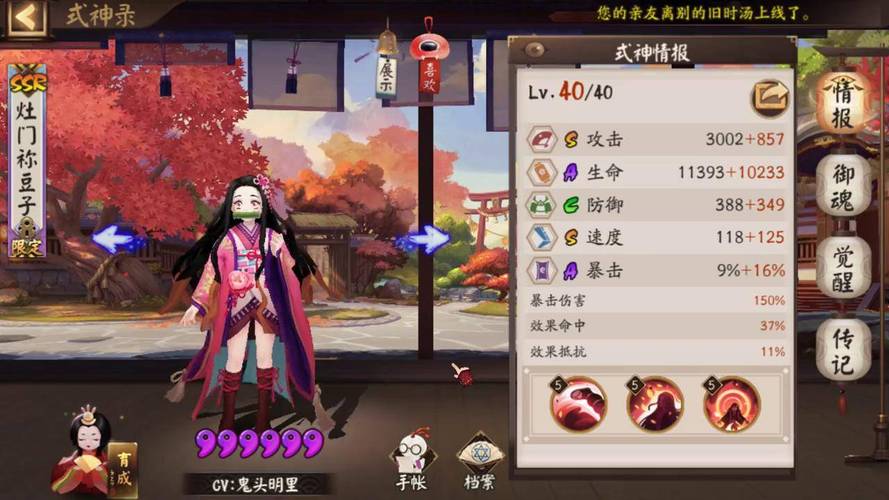889x500 pixels.
Task: View the middle skill icon
Action: [654, 404]
